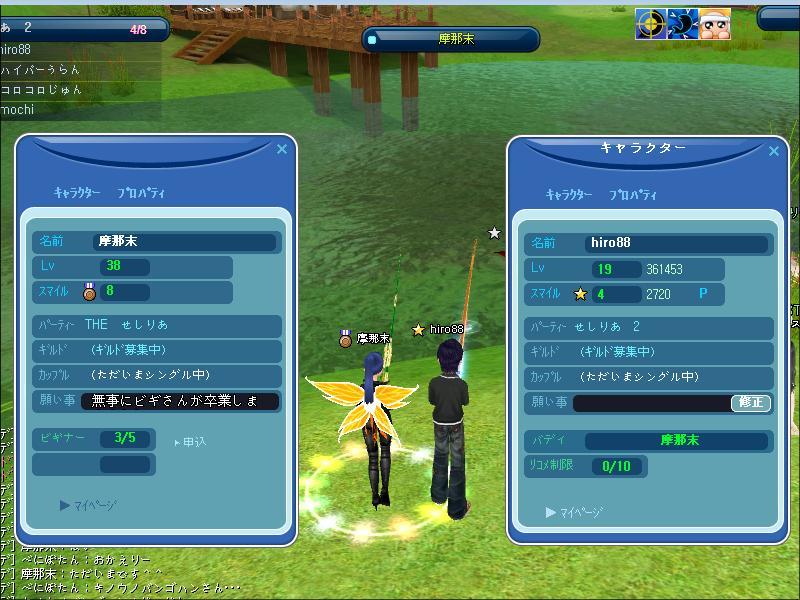
Task: Select party member ハイパーうらん
Action: [x=41, y=69]
